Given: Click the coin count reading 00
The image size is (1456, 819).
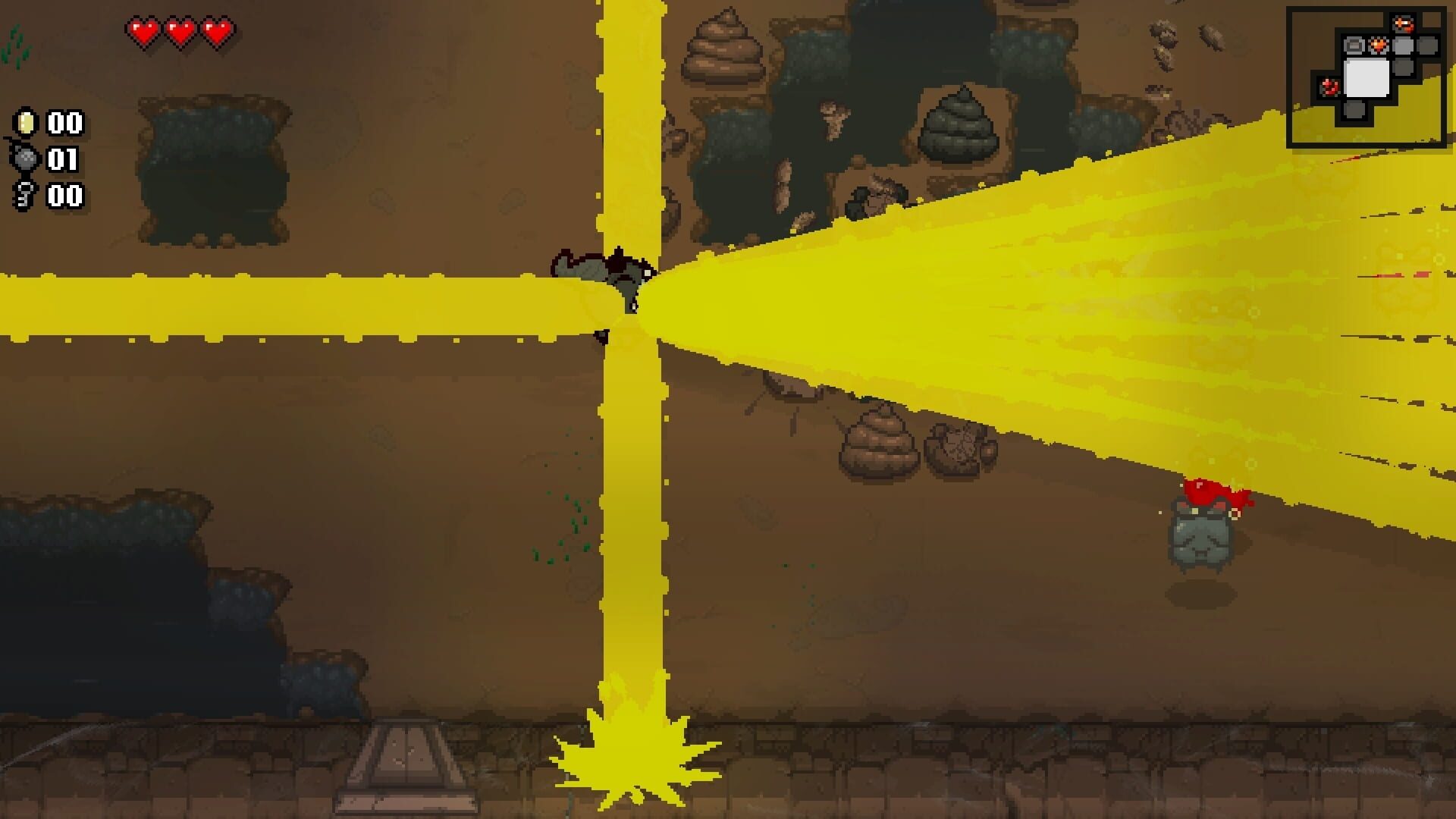Looking at the screenshot, I should (64, 123).
